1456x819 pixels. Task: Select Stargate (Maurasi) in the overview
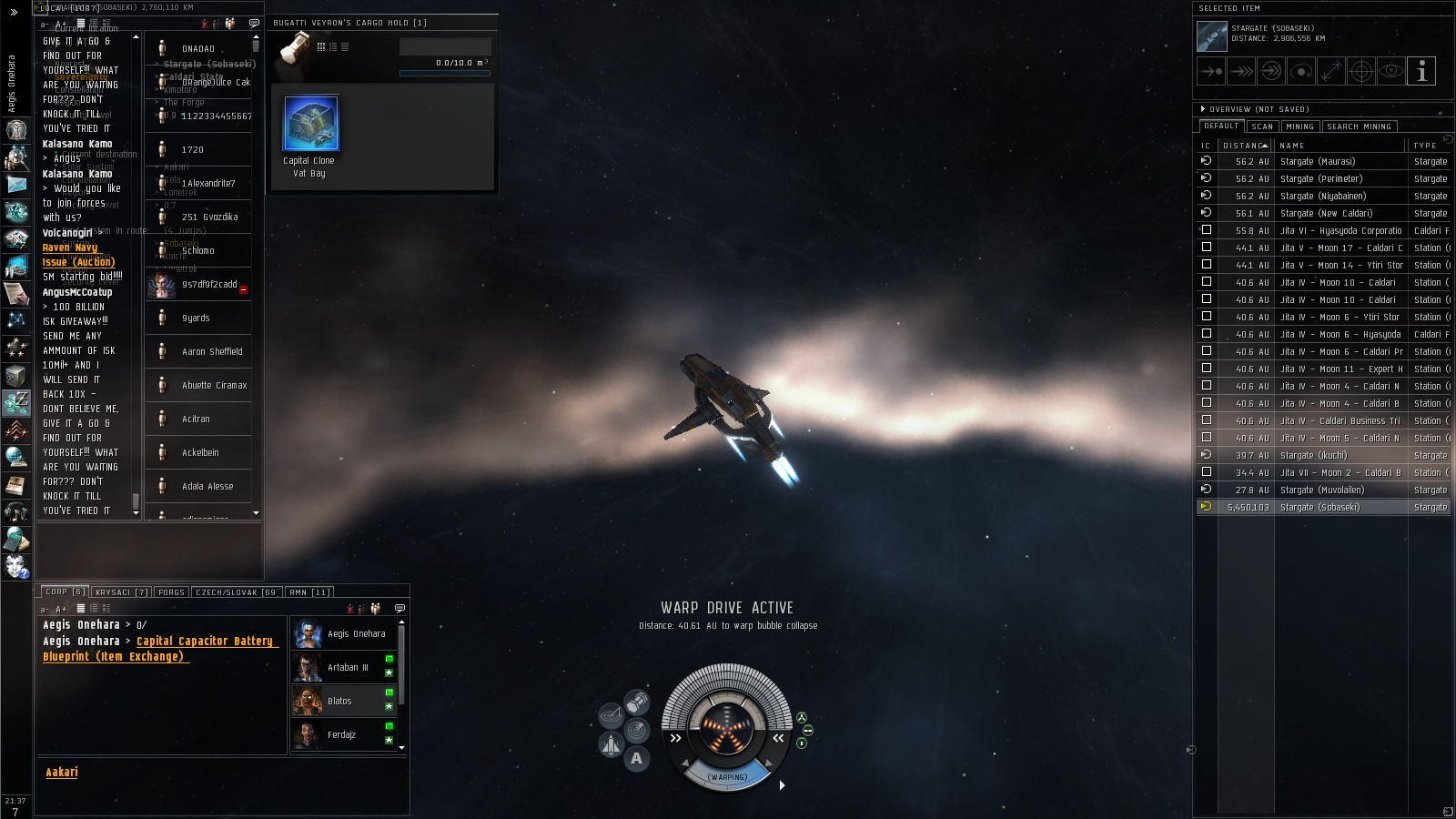1318,161
